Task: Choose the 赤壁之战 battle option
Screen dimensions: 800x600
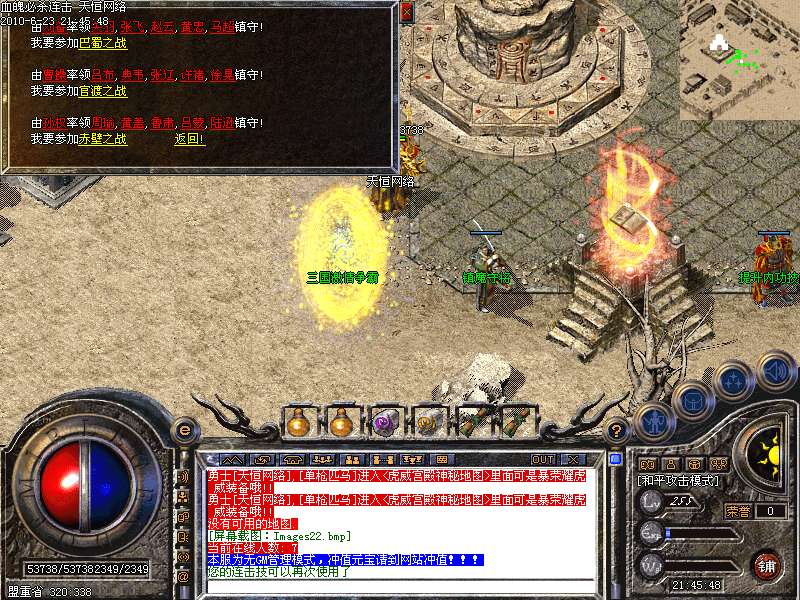Action: pos(103,139)
